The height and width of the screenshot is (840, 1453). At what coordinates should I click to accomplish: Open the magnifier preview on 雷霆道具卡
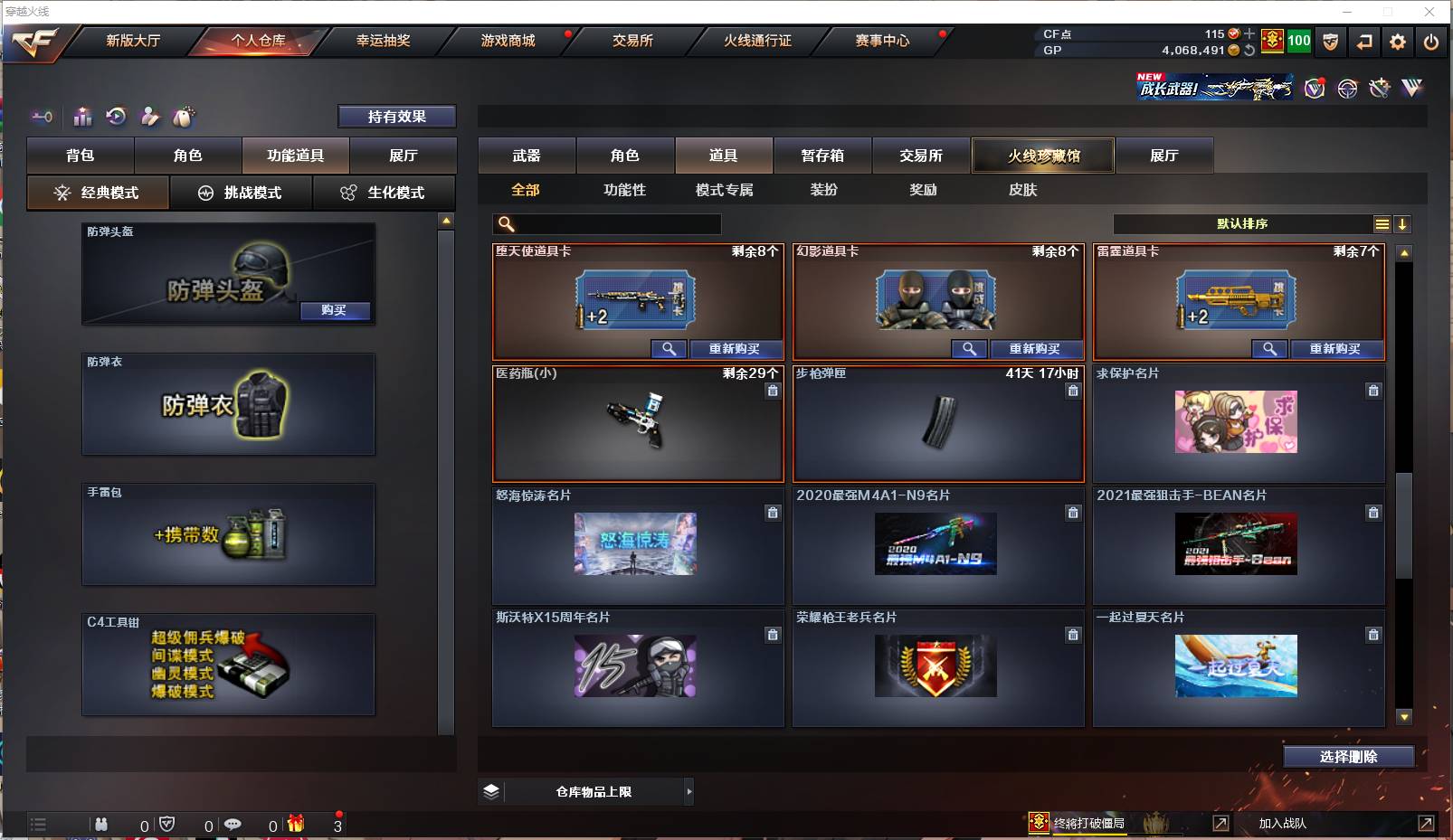[x=1270, y=349]
